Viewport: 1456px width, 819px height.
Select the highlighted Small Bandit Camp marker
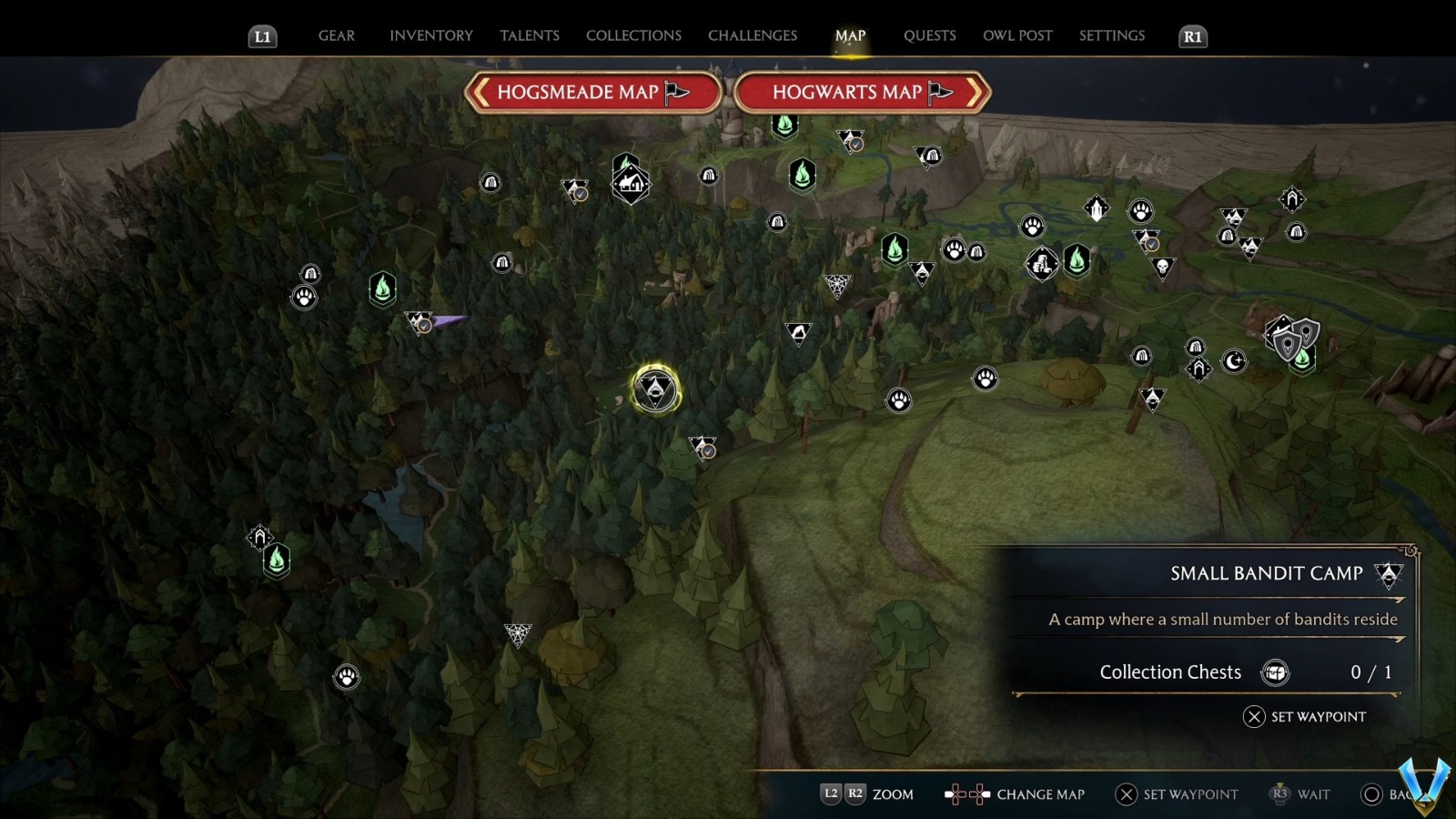[x=655, y=389]
